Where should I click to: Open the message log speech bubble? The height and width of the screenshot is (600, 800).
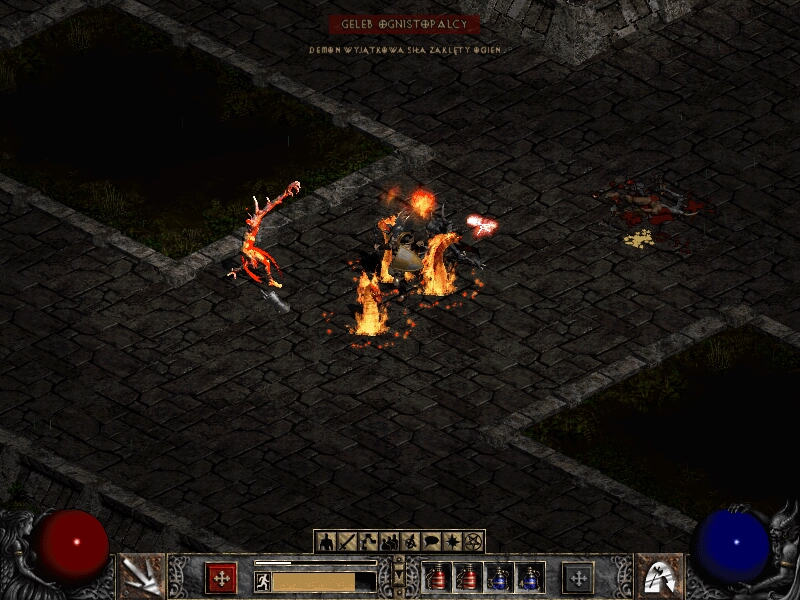click(x=431, y=542)
